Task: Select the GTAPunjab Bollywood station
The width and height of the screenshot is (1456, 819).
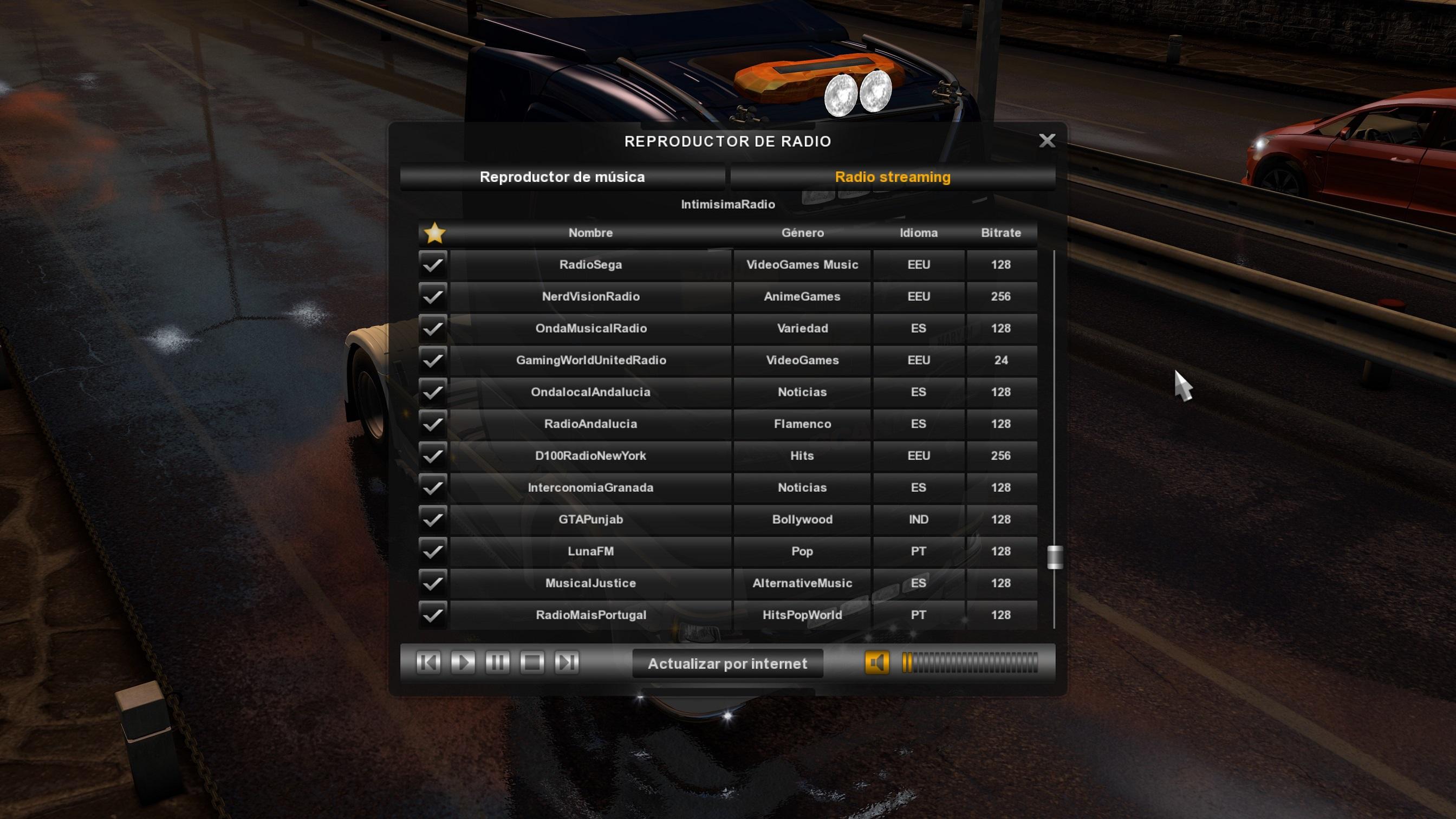Action: (590, 519)
